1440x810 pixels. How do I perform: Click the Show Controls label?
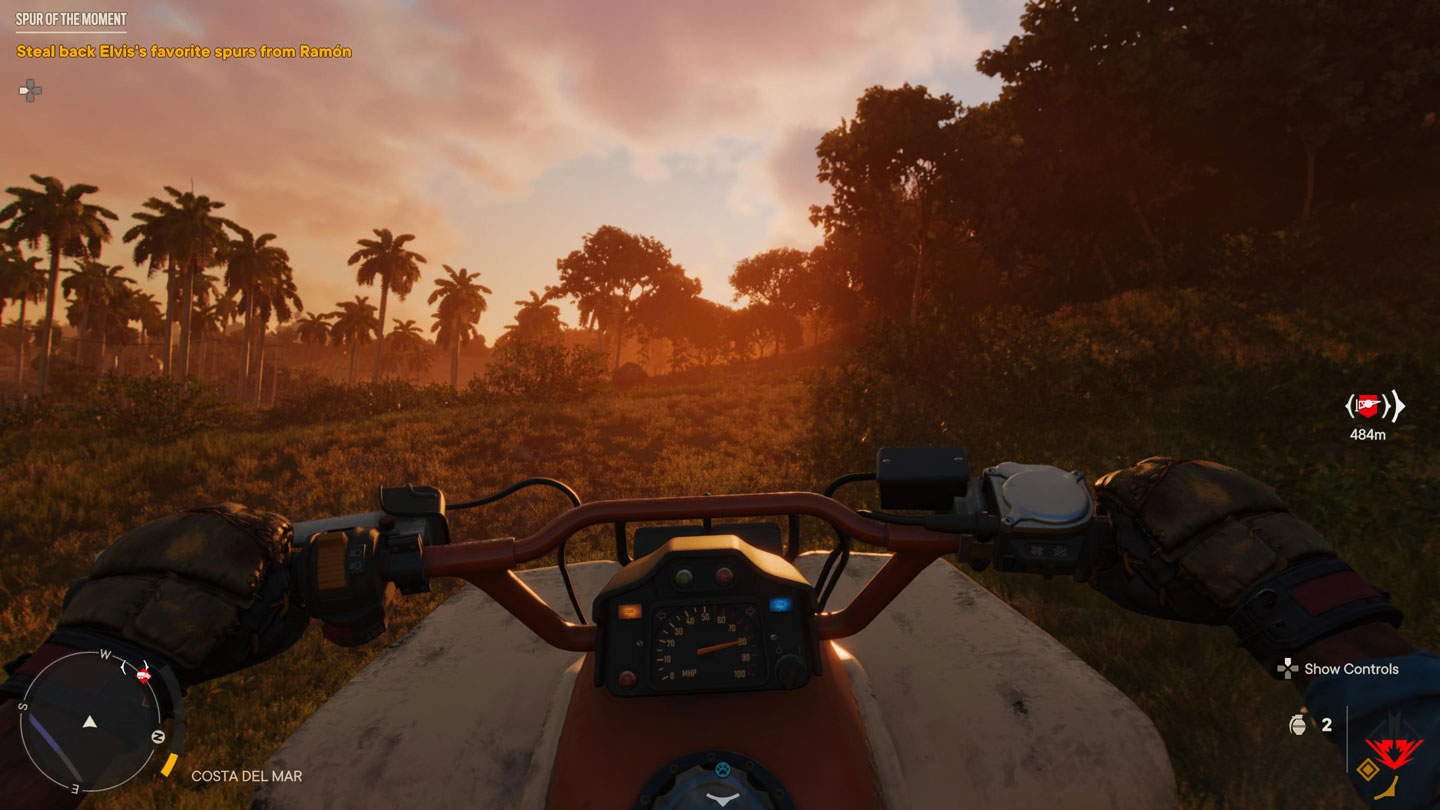(1350, 669)
